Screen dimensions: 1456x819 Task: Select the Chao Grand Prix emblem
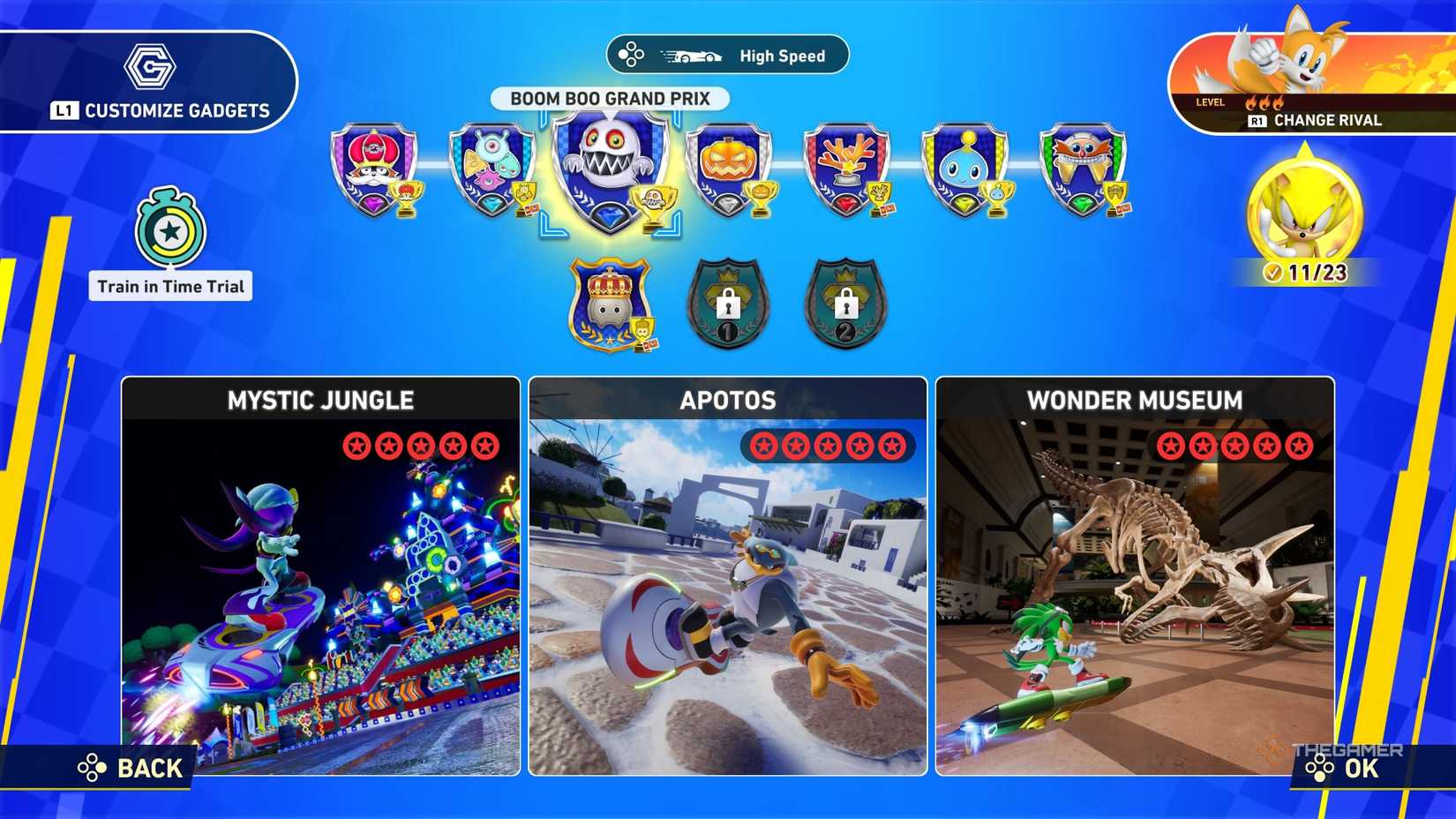967,168
